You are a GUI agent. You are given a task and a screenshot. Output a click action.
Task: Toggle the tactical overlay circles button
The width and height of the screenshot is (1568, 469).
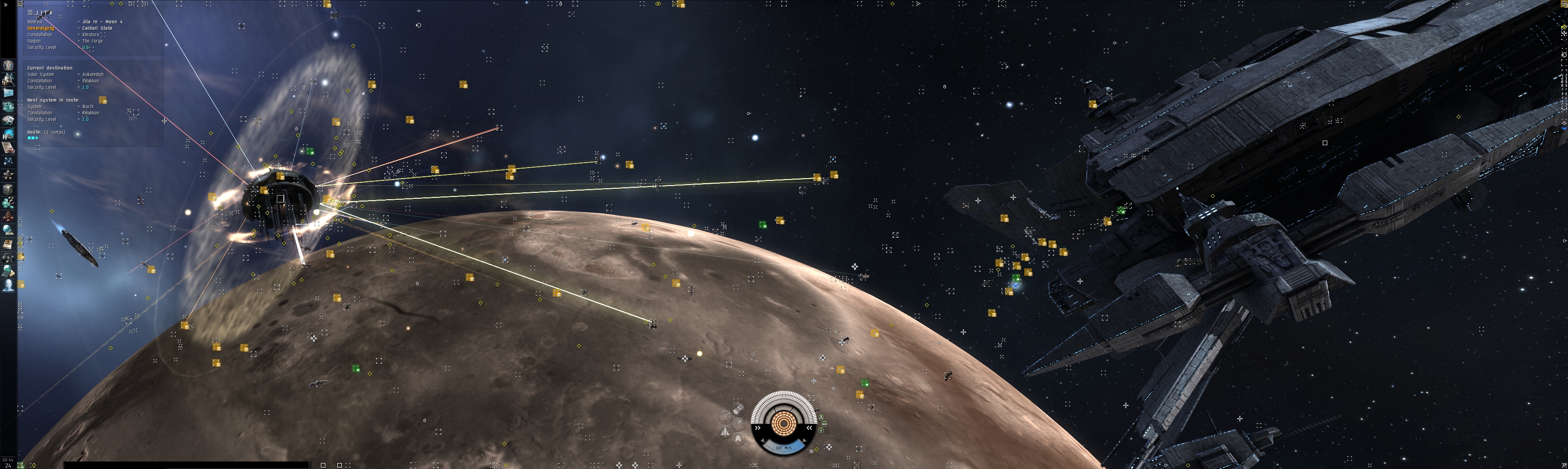point(725,417)
